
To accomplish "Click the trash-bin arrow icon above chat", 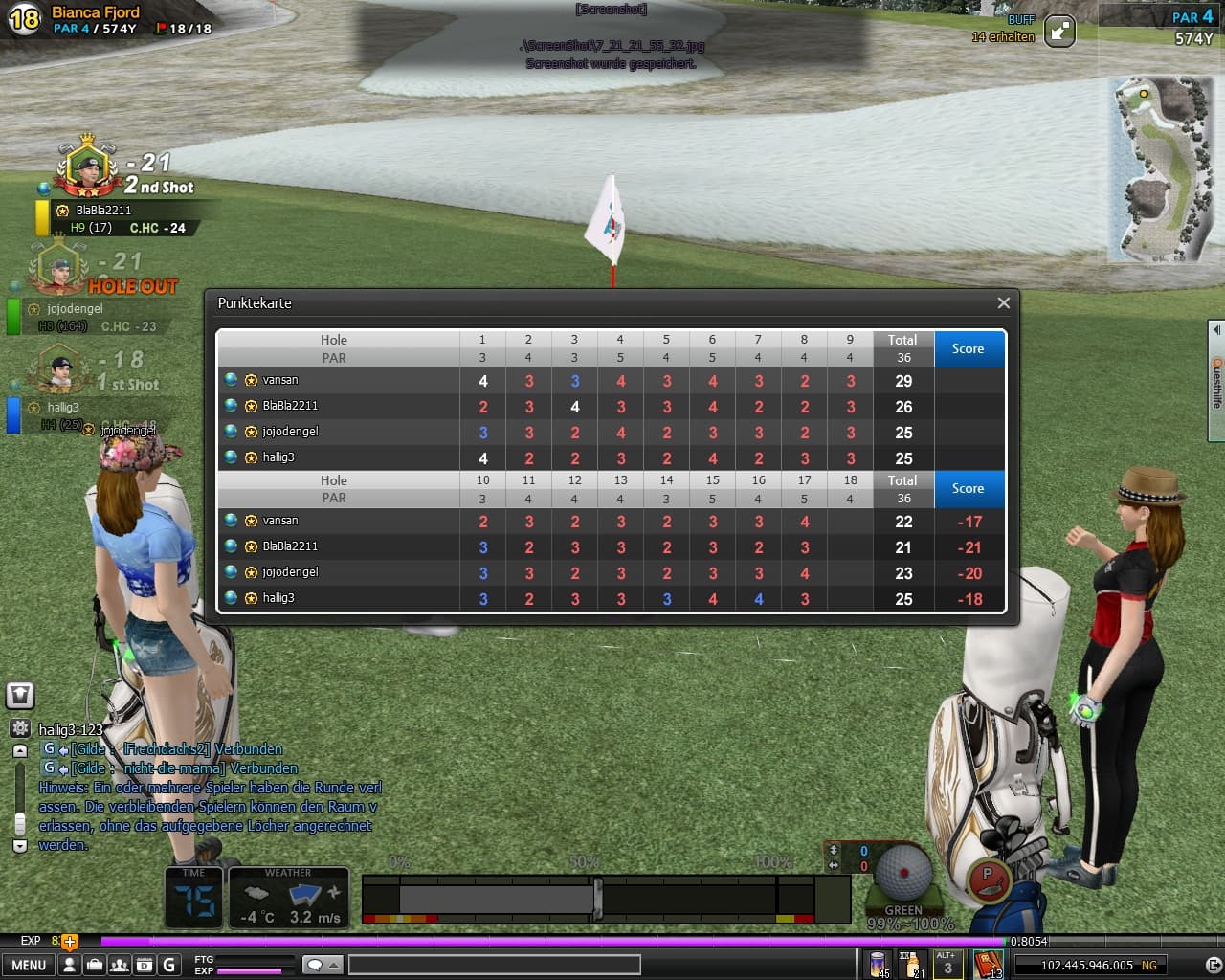I will [20, 696].
